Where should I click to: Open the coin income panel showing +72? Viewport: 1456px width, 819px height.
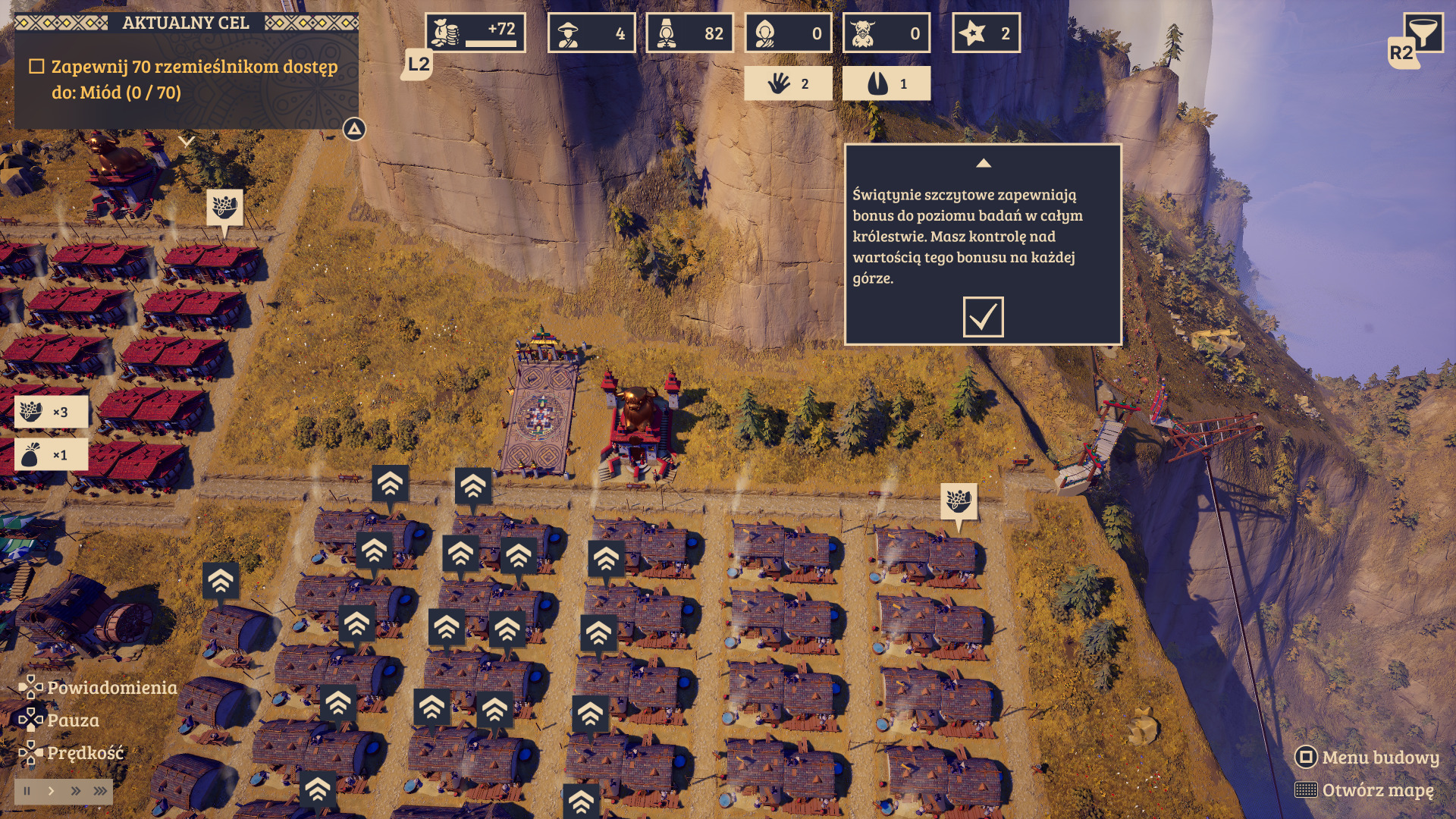pyautogui.click(x=475, y=33)
